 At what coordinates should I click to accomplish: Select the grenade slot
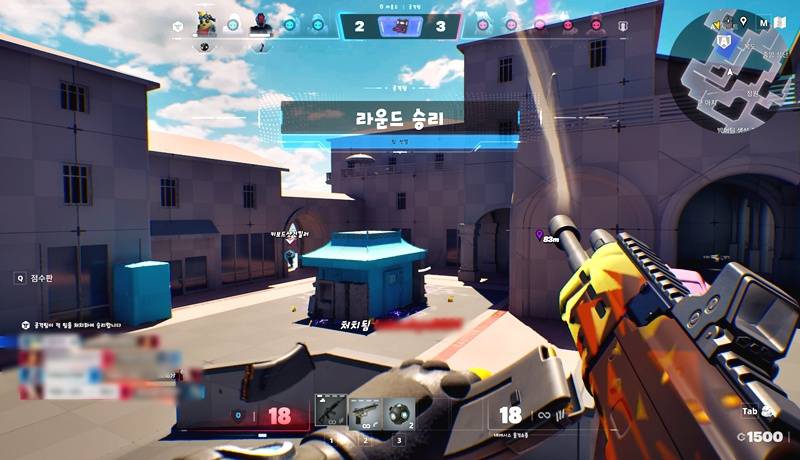click(399, 411)
